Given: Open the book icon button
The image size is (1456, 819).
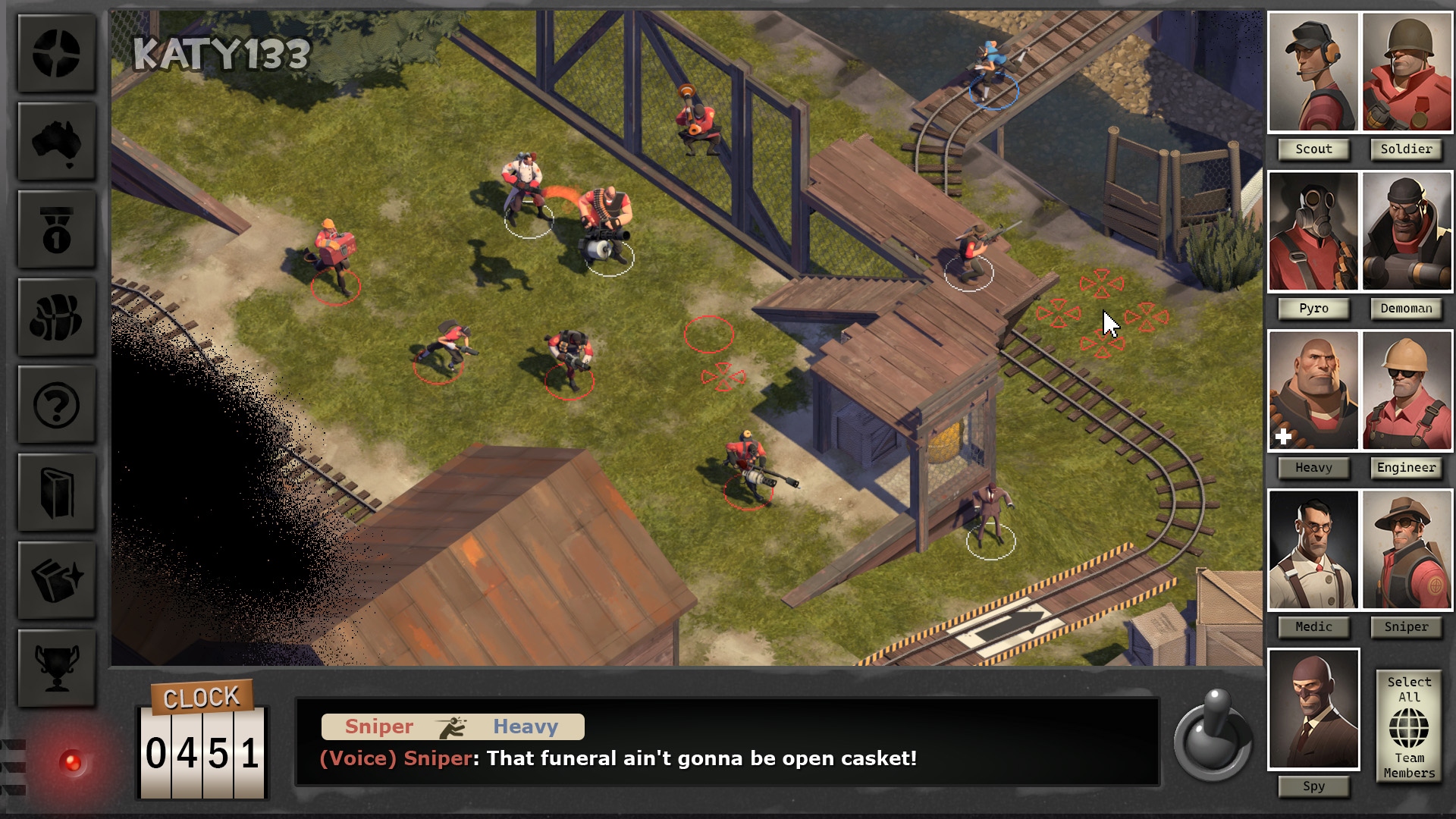Looking at the screenshot, I should point(56,493).
